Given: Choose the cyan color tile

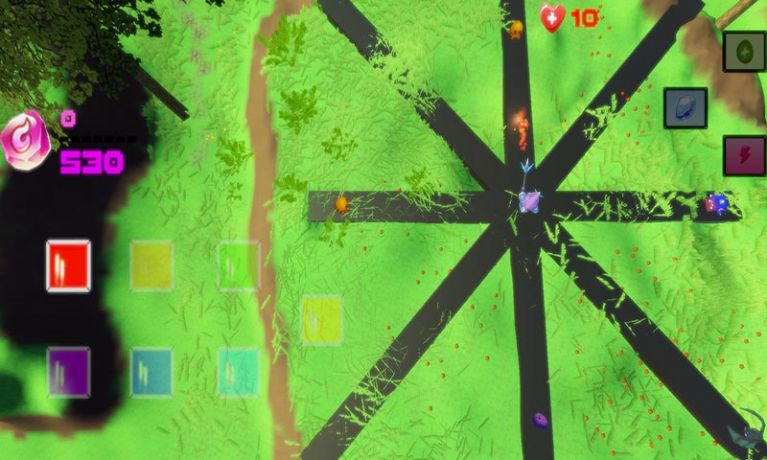Looking at the screenshot, I should [238, 371].
